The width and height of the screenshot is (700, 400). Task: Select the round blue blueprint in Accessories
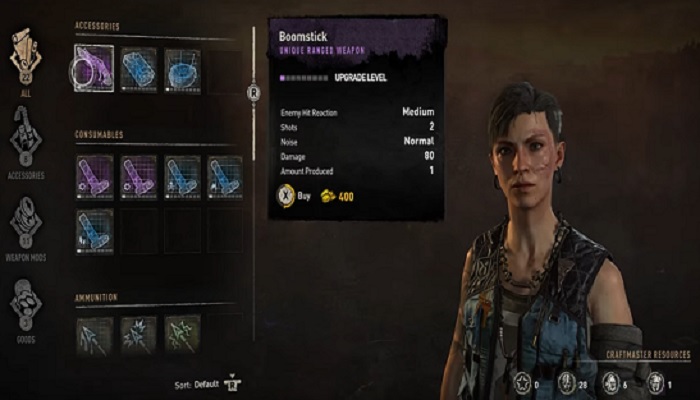(182, 70)
